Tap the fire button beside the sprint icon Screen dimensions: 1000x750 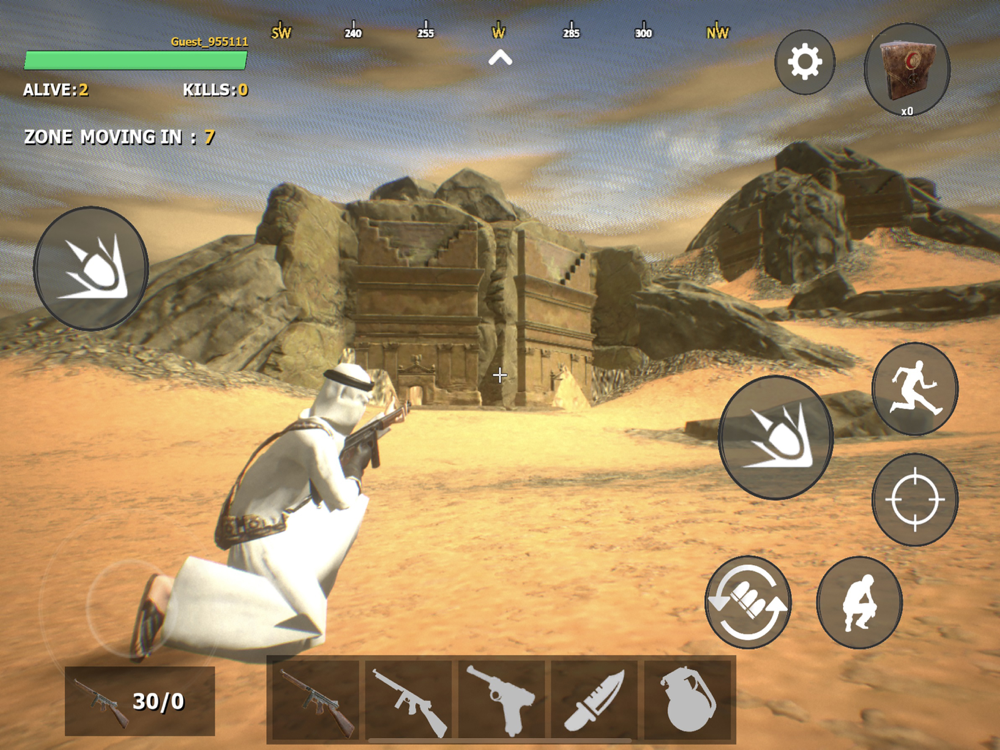(x=776, y=437)
